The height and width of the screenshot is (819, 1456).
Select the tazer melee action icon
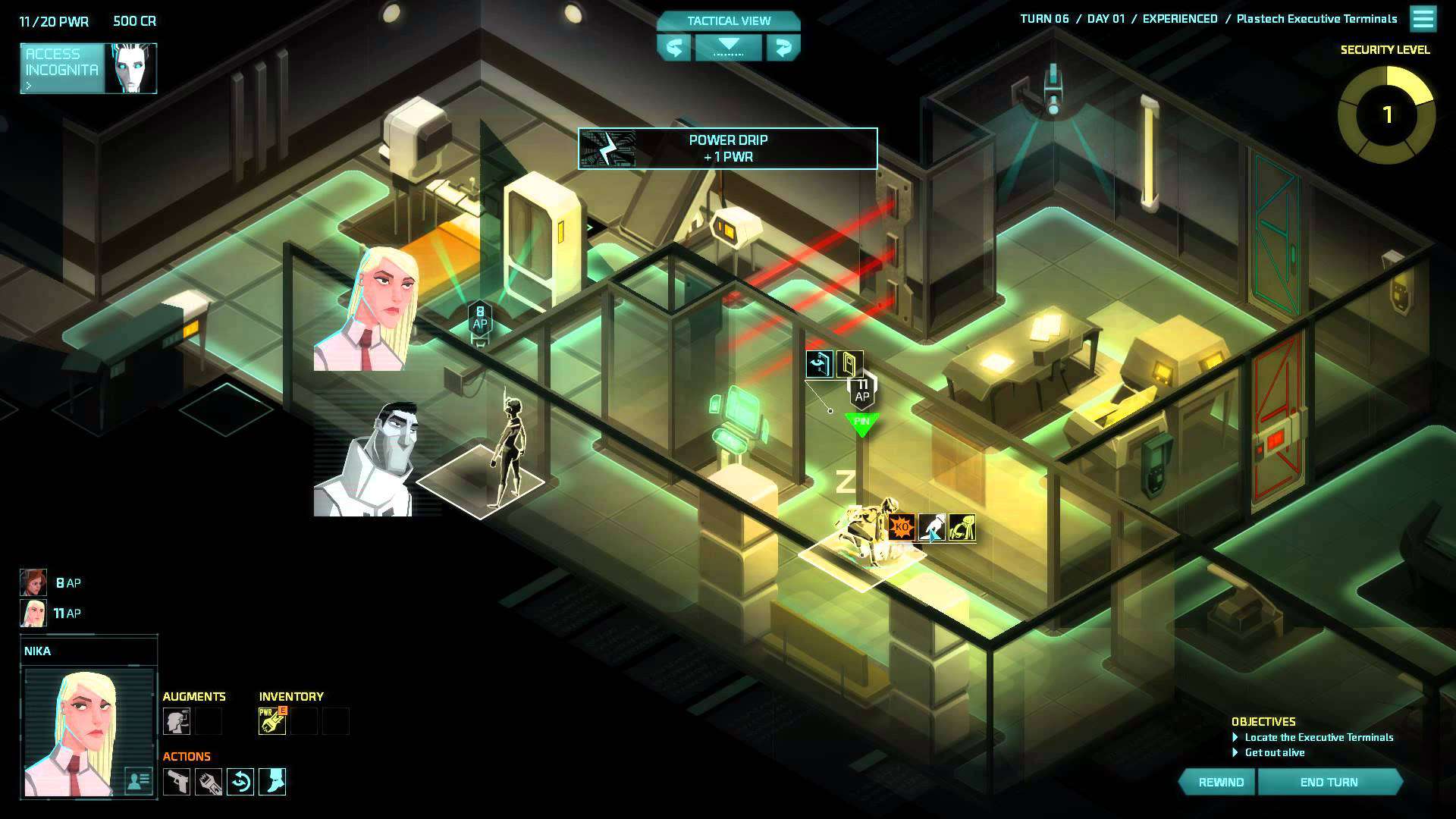(209, 782)
